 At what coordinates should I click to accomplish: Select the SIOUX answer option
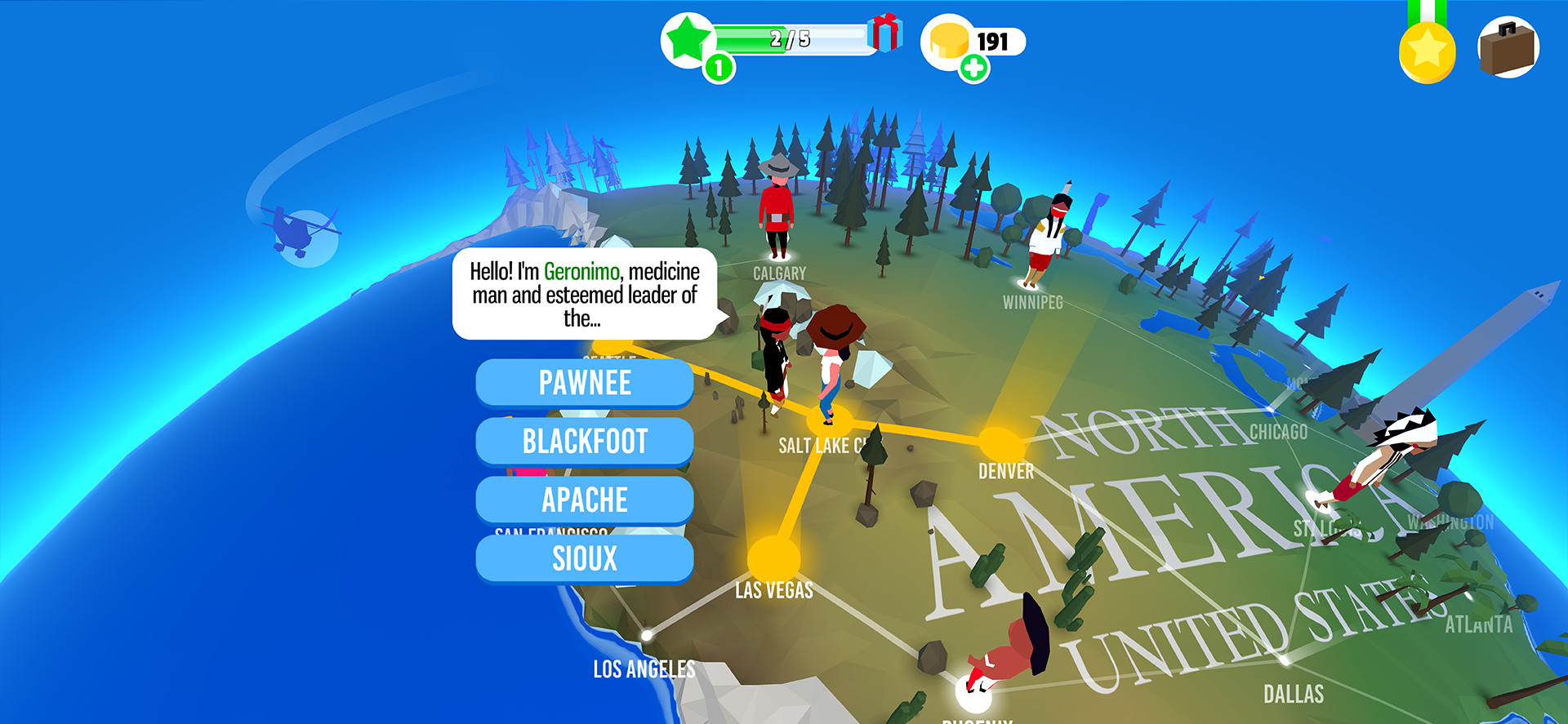[585, 559]
